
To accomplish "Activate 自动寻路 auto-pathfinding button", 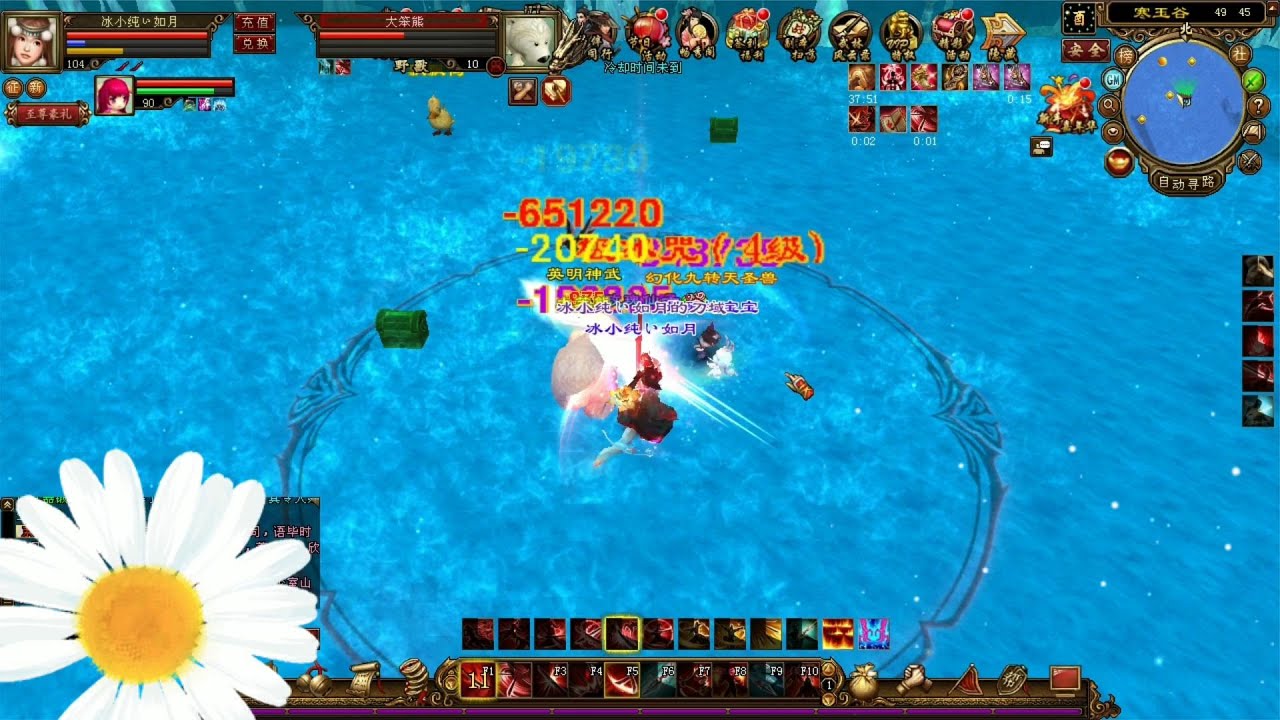I will point(1187,182).
